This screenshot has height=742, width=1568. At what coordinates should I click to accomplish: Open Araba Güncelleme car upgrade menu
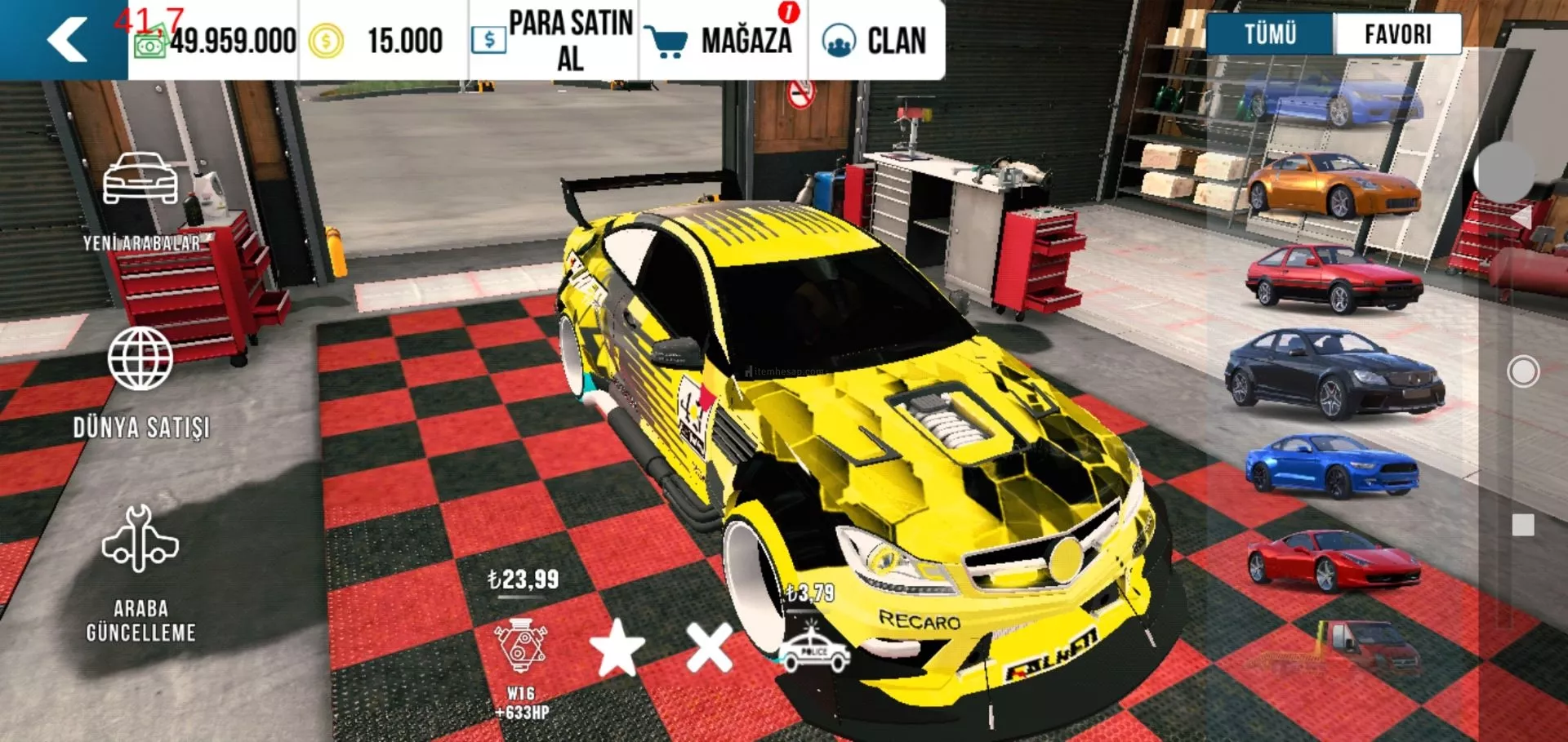[140, 573]
